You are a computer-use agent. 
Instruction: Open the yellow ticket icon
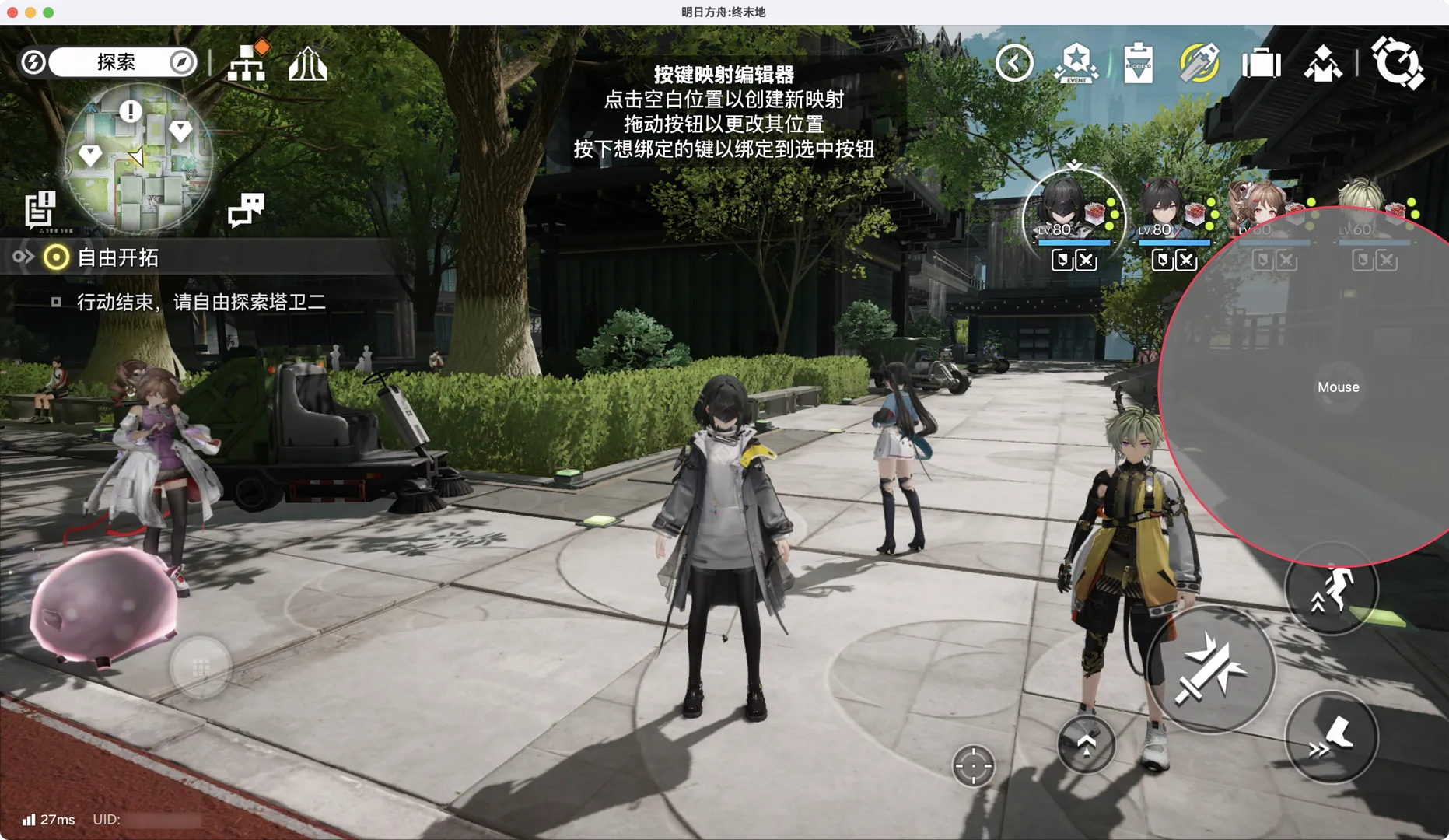click(1199, 63)
